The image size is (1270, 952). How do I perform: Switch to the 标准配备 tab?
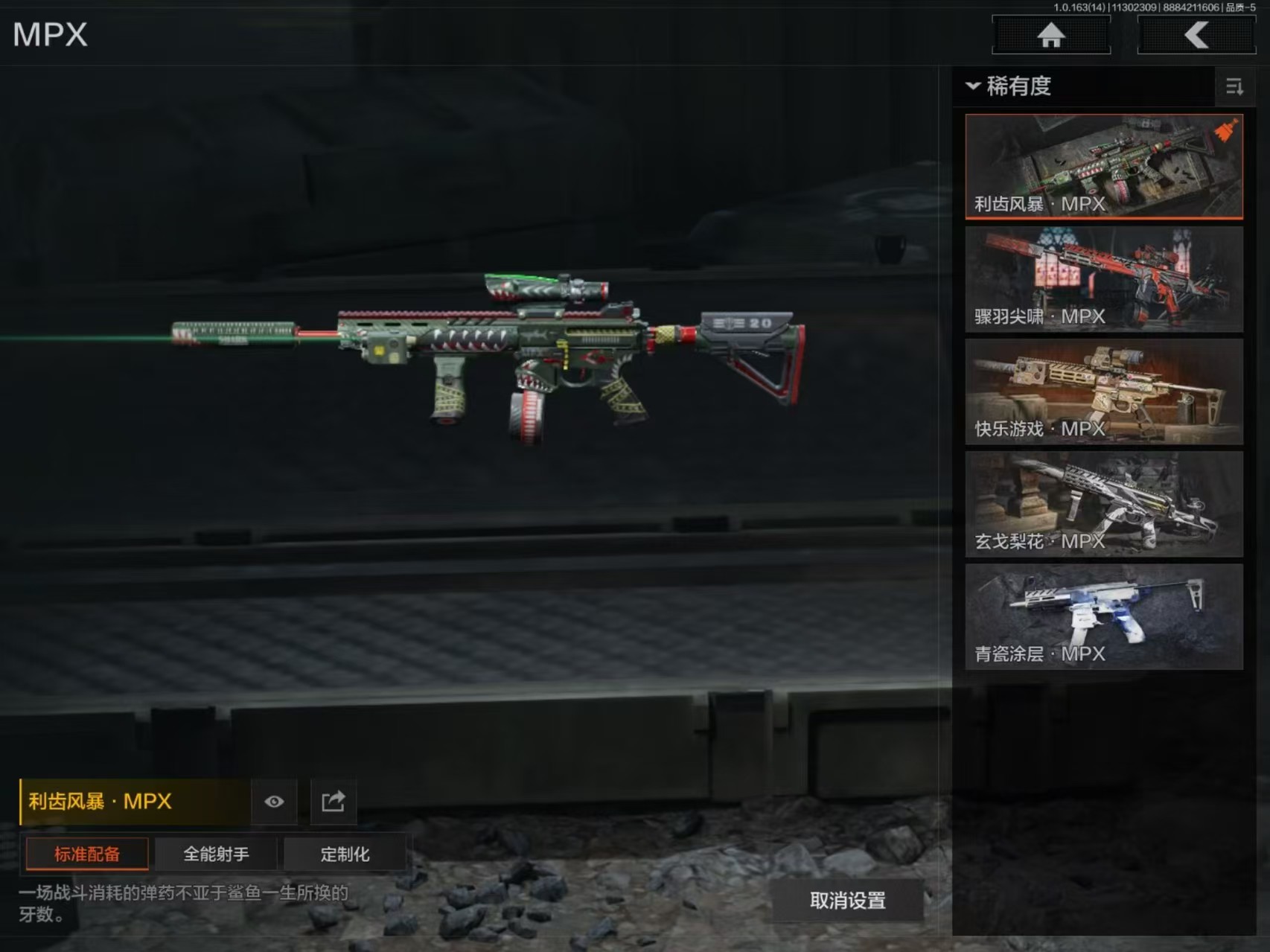pyautogui.click(x=87, y=854)
